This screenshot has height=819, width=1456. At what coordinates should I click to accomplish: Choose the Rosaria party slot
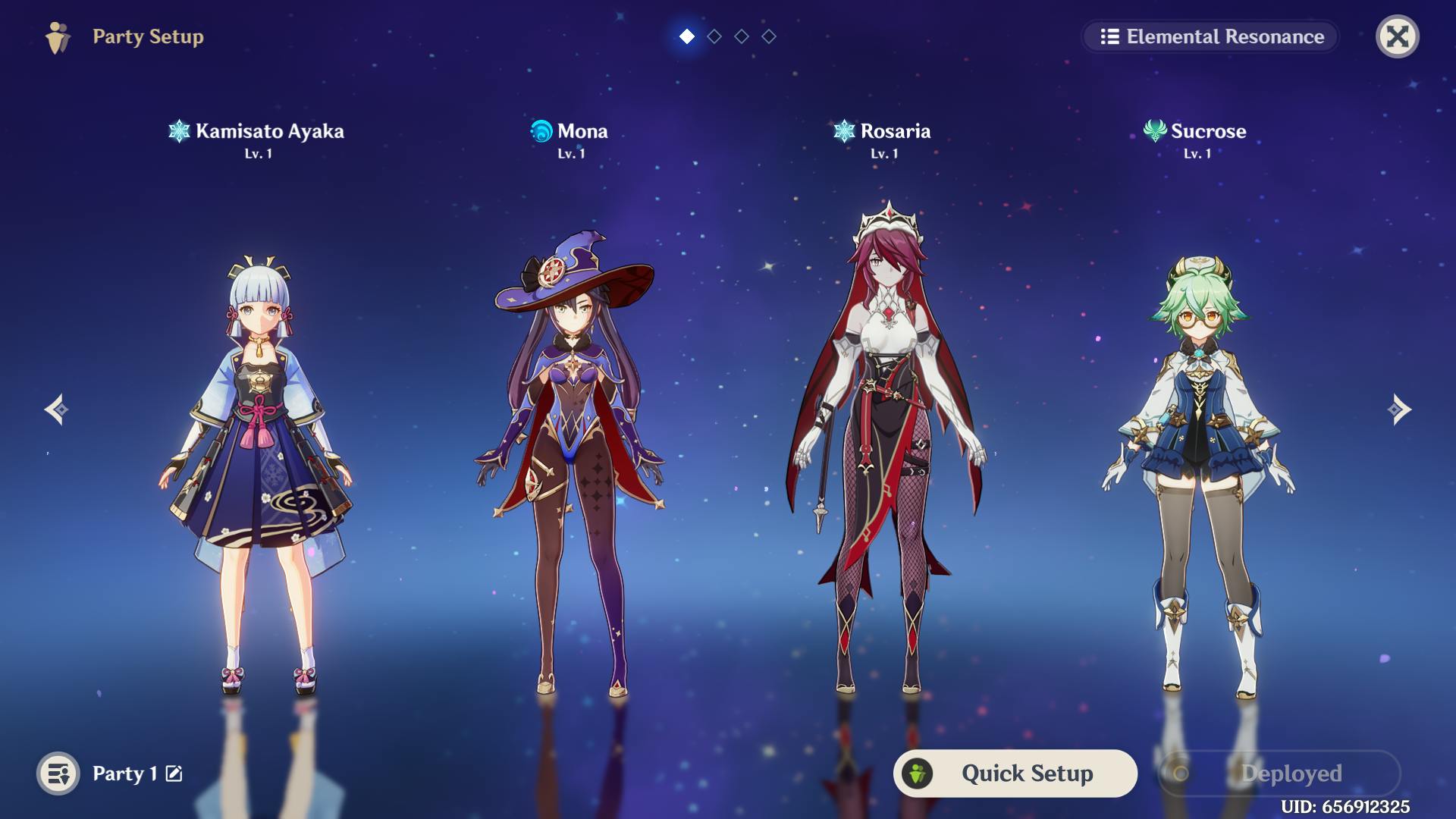click(x=884, y=455)
